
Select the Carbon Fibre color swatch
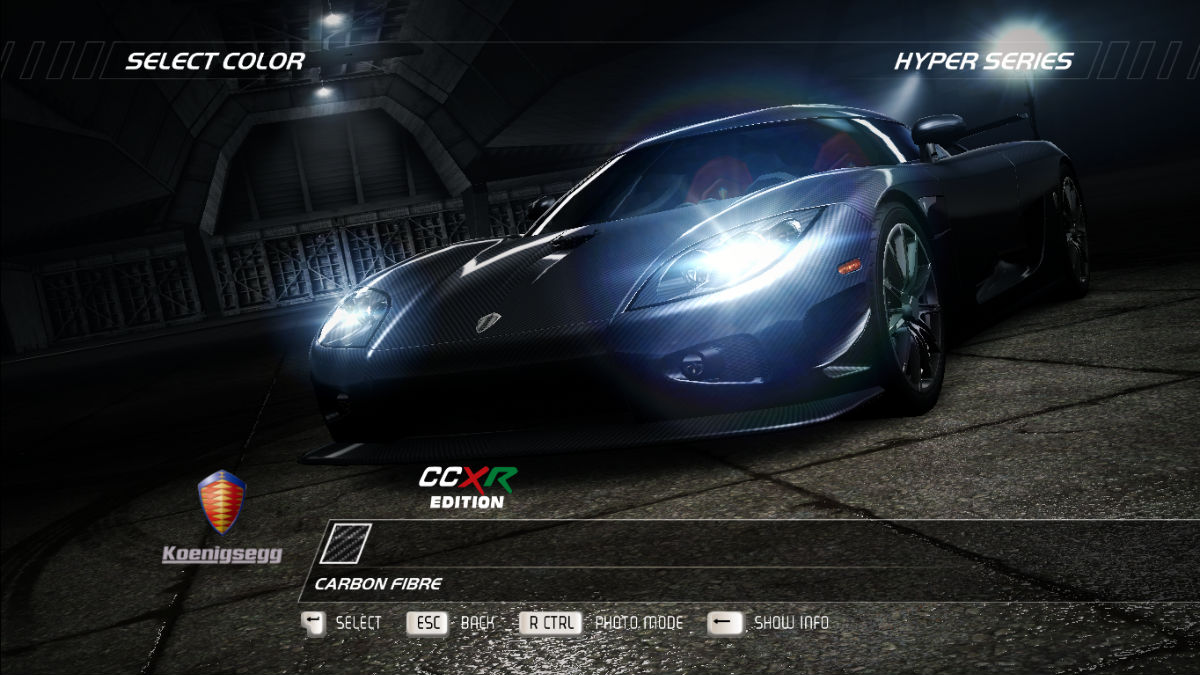(345, 544)
